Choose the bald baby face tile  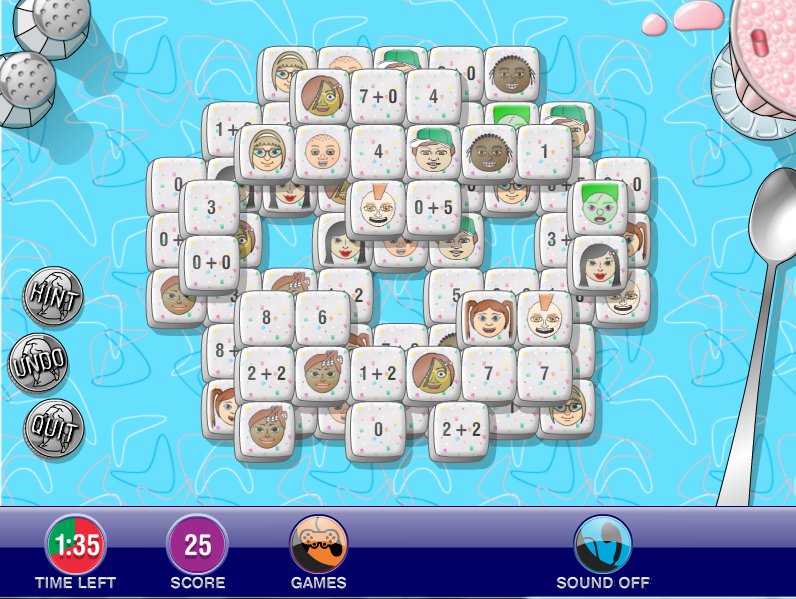point(322,153)
